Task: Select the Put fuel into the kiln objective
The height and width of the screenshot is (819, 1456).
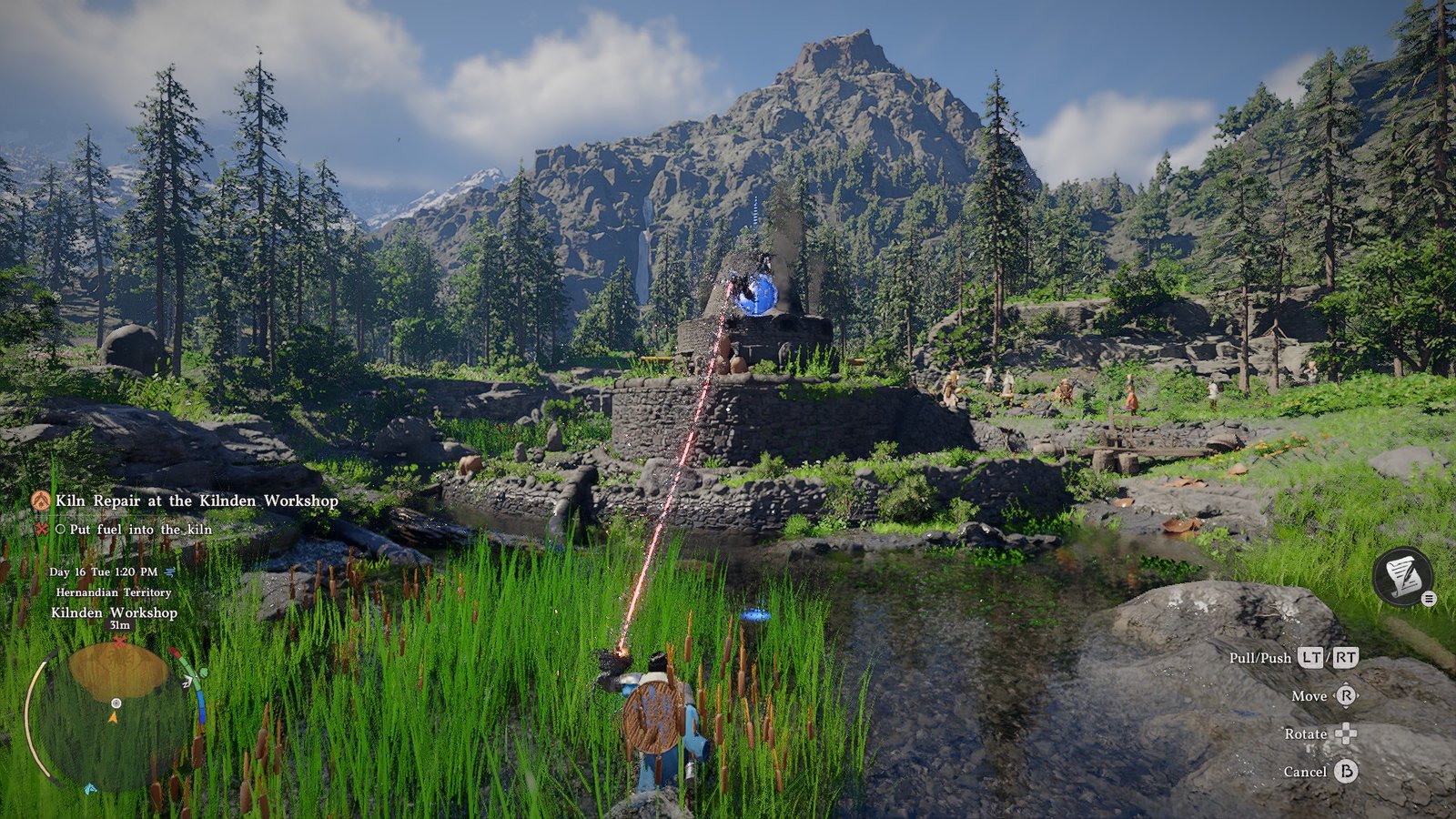Action: click(x=140, y=529)
